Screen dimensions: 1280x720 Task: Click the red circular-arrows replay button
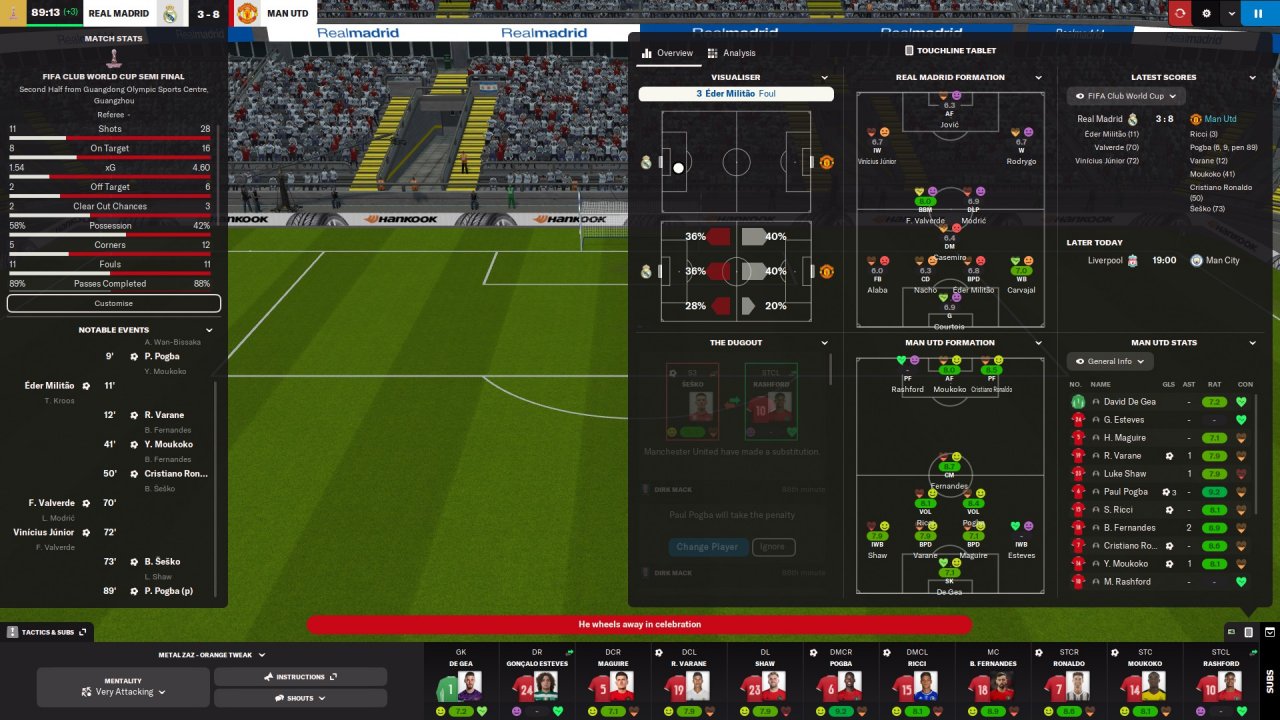tap(1180, 13)
